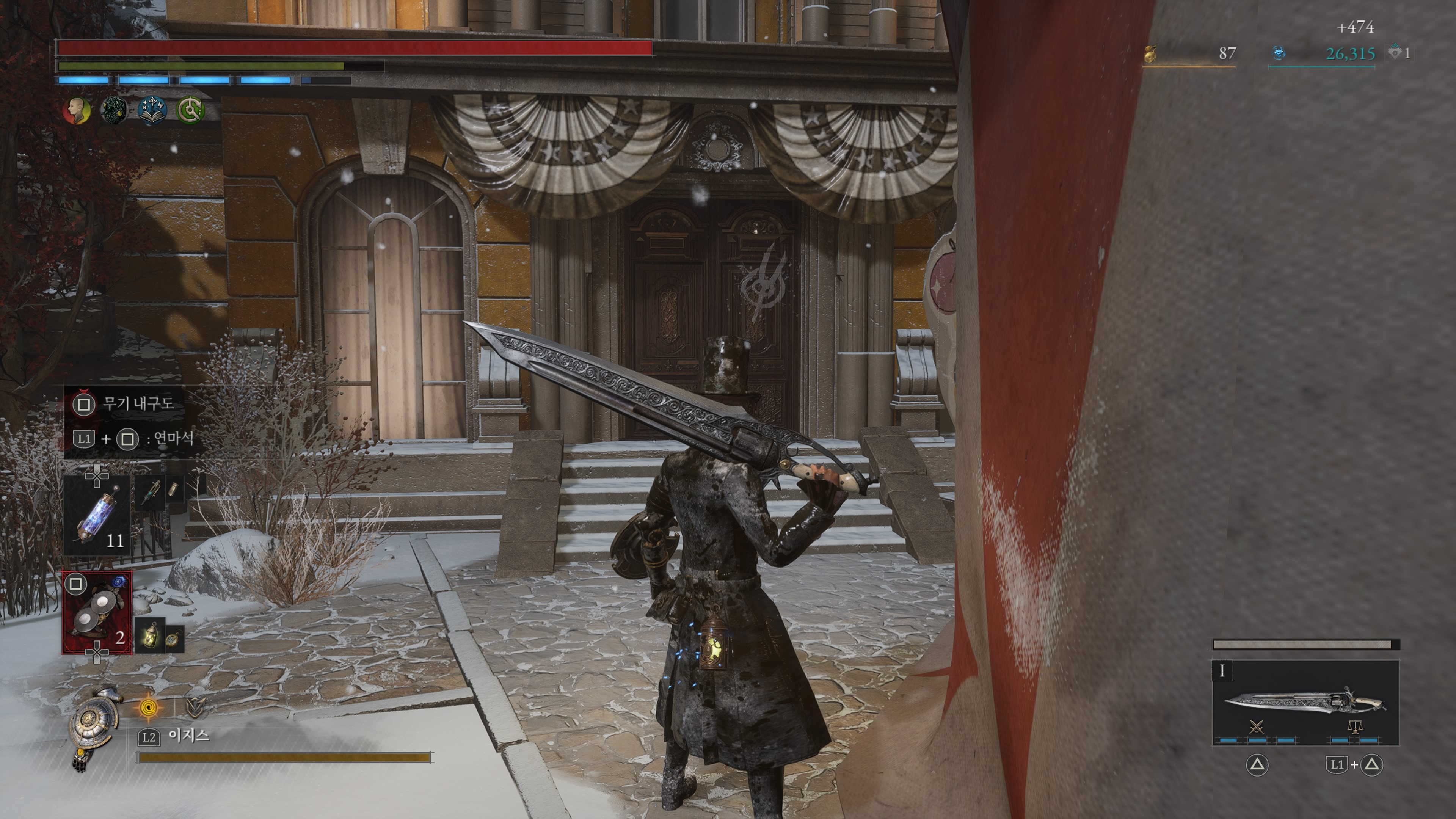Inspect the green gear-clock buff icon
This screenshot has height=819, width=1456.
pyautogui.click(x=190, y=110)
